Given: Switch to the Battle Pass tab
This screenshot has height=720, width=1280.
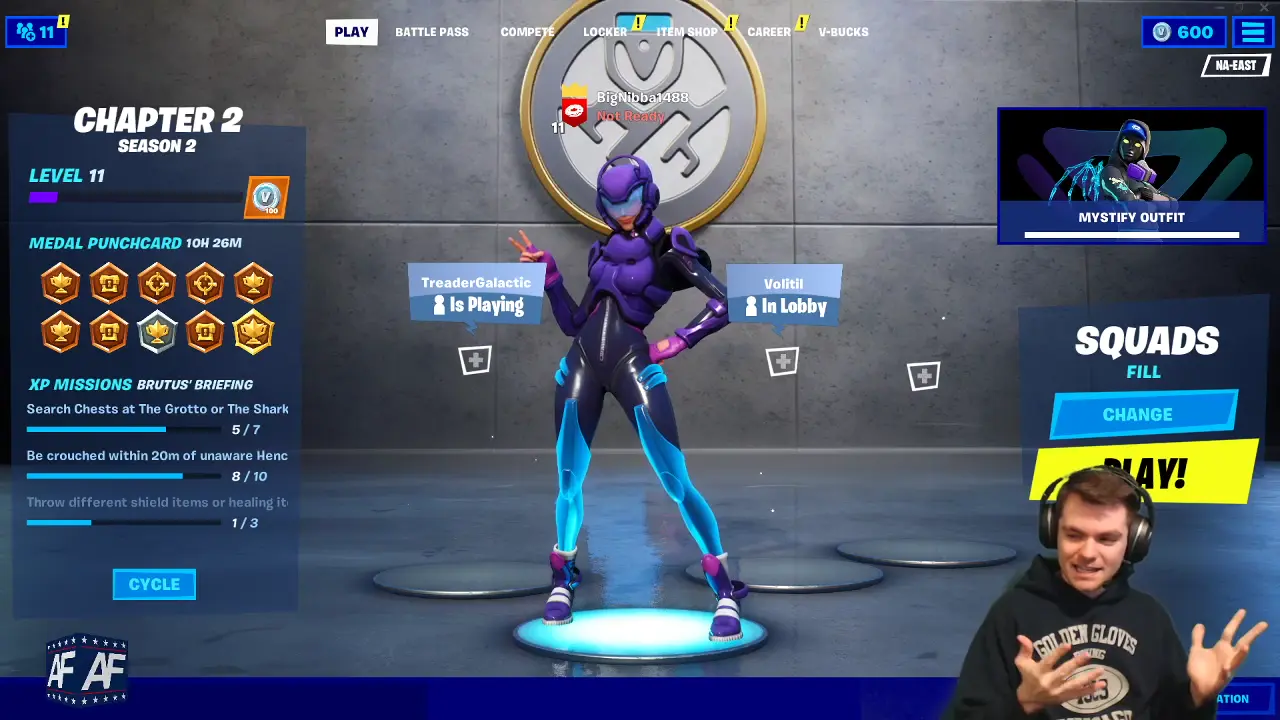Looking at the screenshot, I should (431, 32).
